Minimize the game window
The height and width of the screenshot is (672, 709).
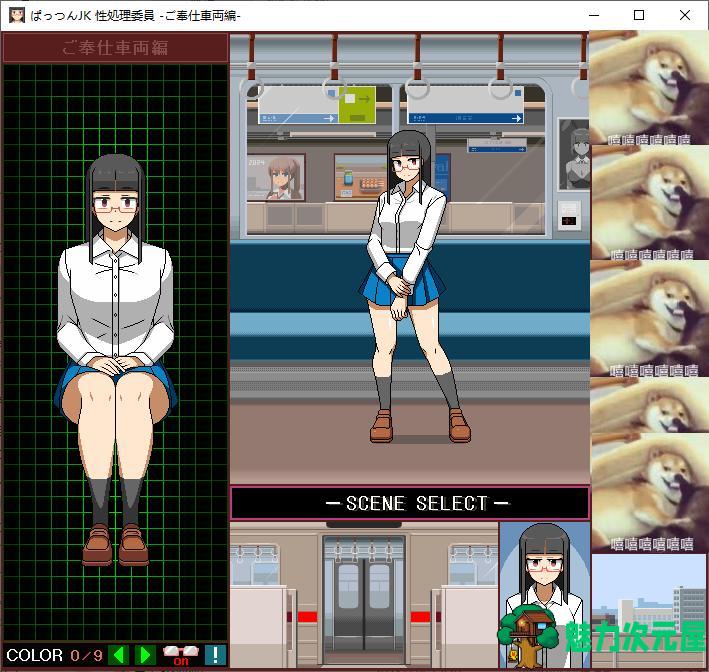pyautogui.click(x=593, y=15)
